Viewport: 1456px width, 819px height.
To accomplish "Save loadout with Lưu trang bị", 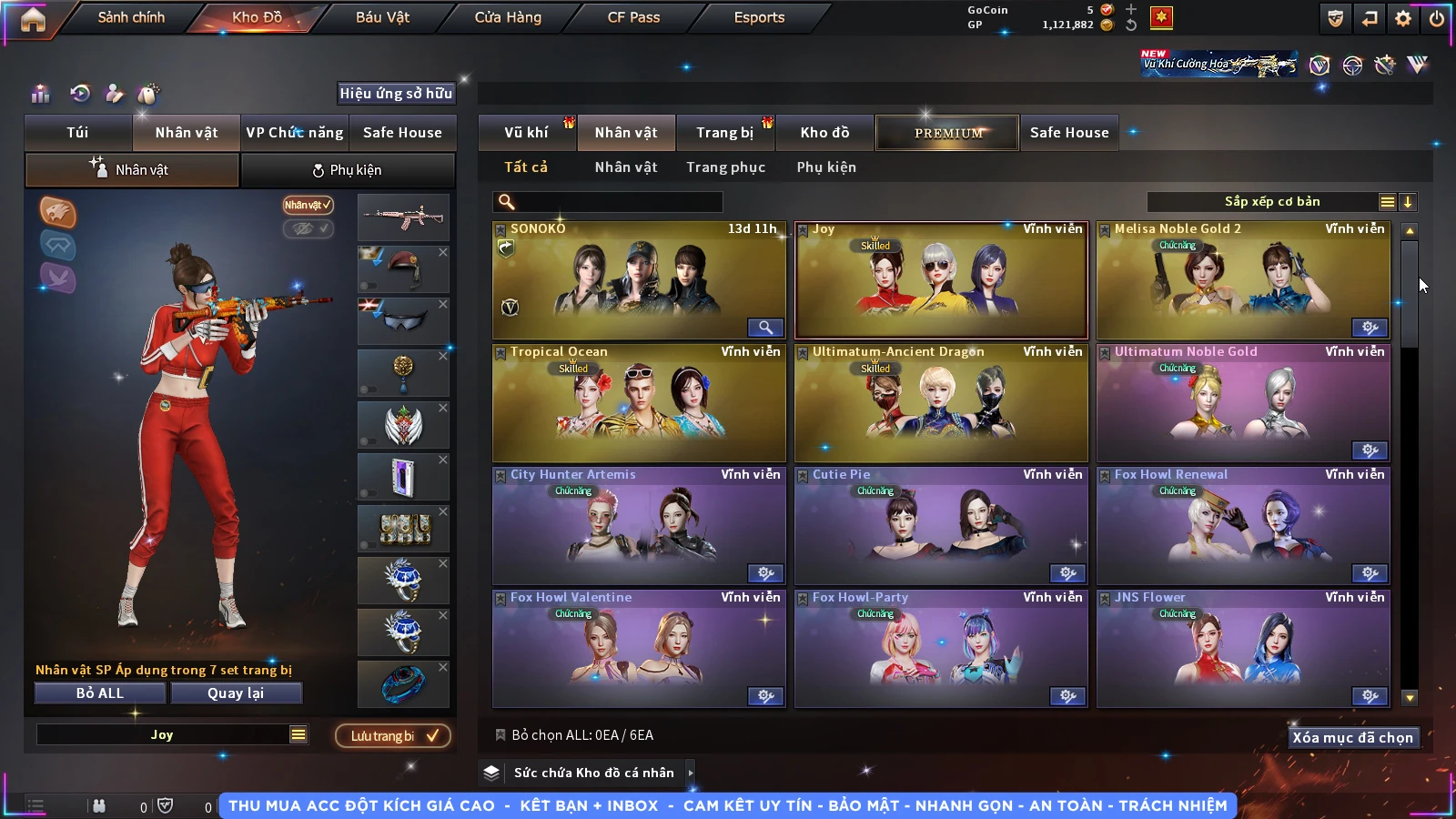I will (393, 736).
